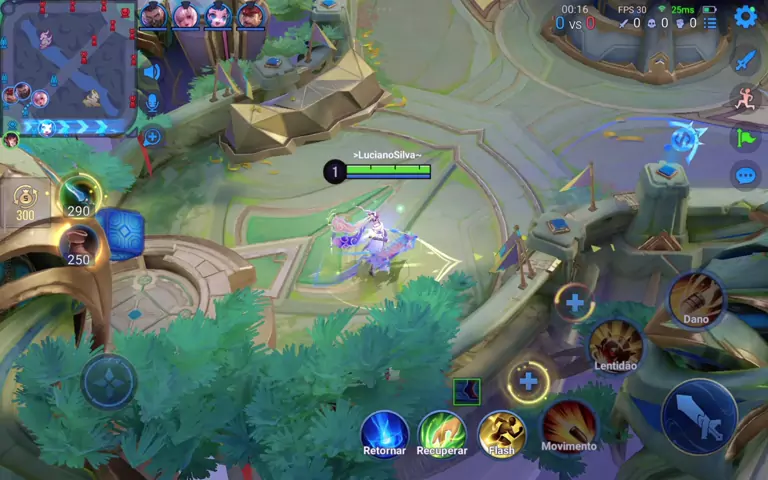Tap the basic attack sword button

tap(699, 416)
